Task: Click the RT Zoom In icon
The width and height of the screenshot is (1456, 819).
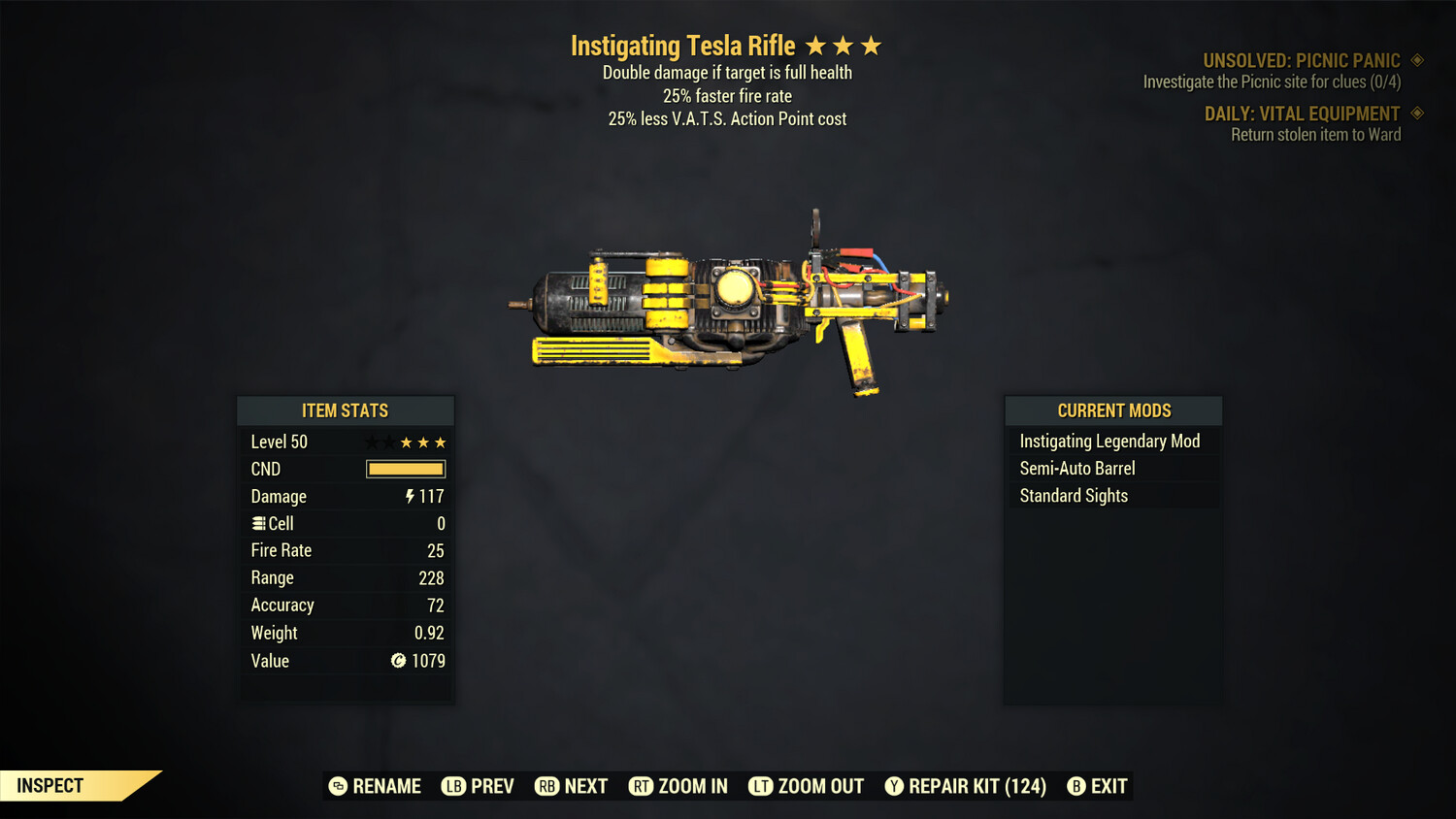Action: (x=642, y=786)
